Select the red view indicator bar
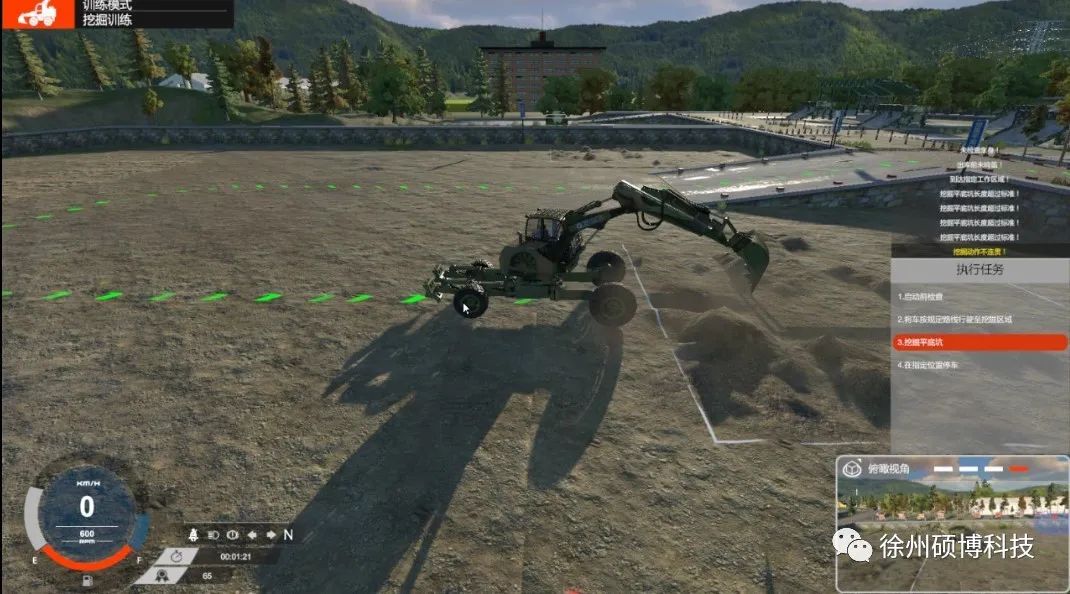This screenshot has height=594, width=1070. [1019, 468]
